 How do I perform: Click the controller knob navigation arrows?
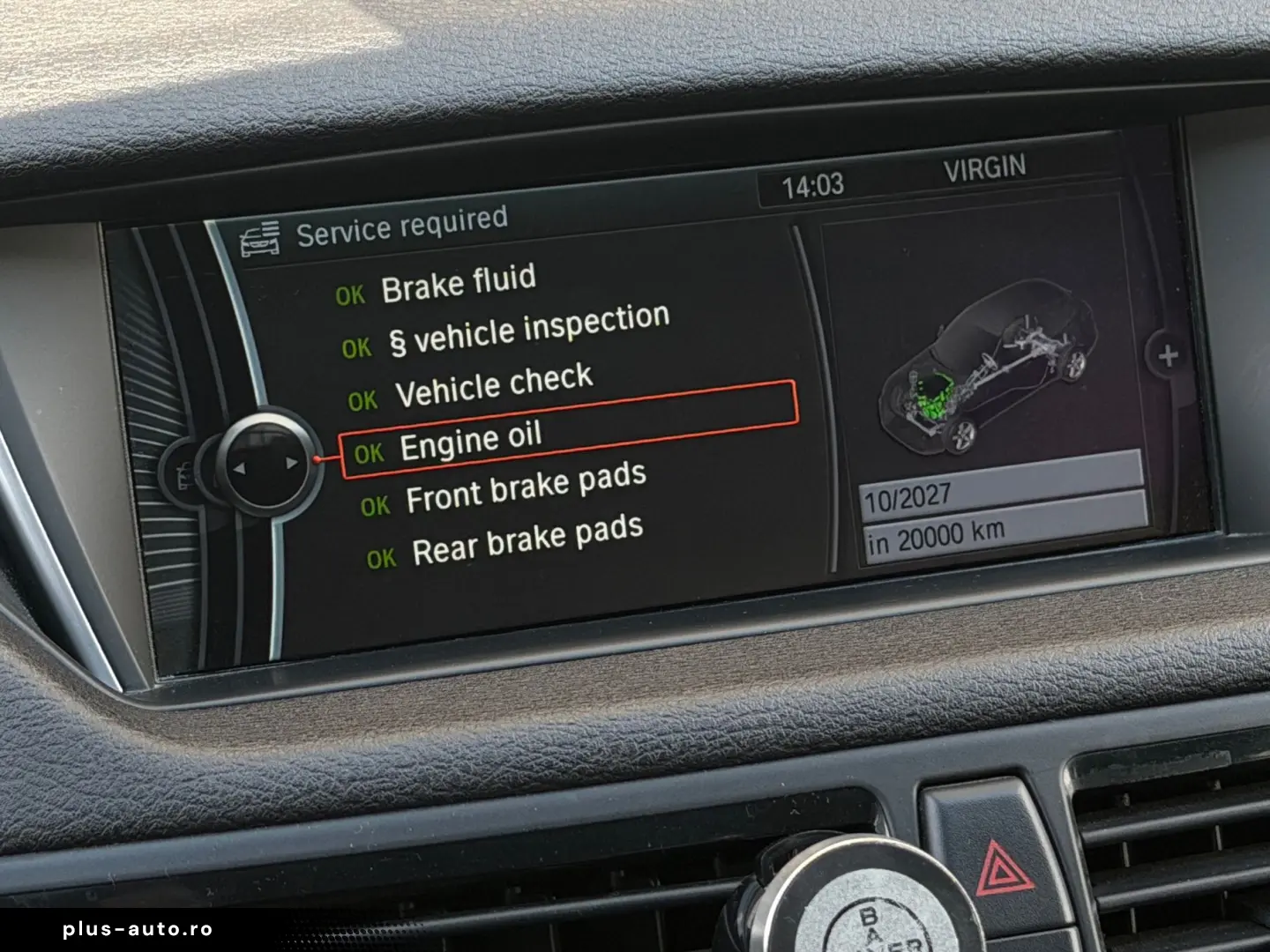click(x=263, y=465)
